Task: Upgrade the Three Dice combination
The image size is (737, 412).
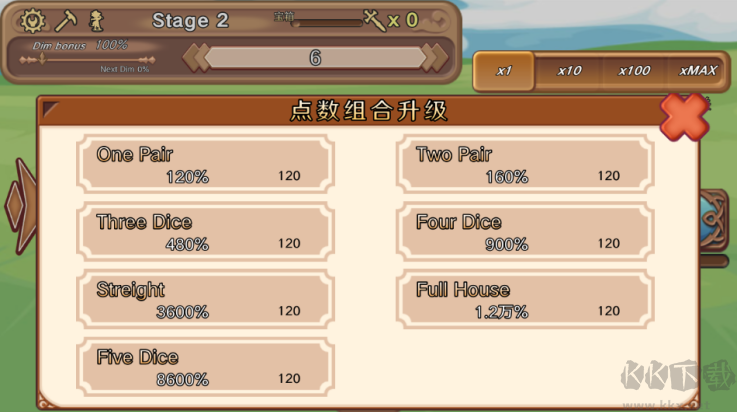Action: (205, 232)
